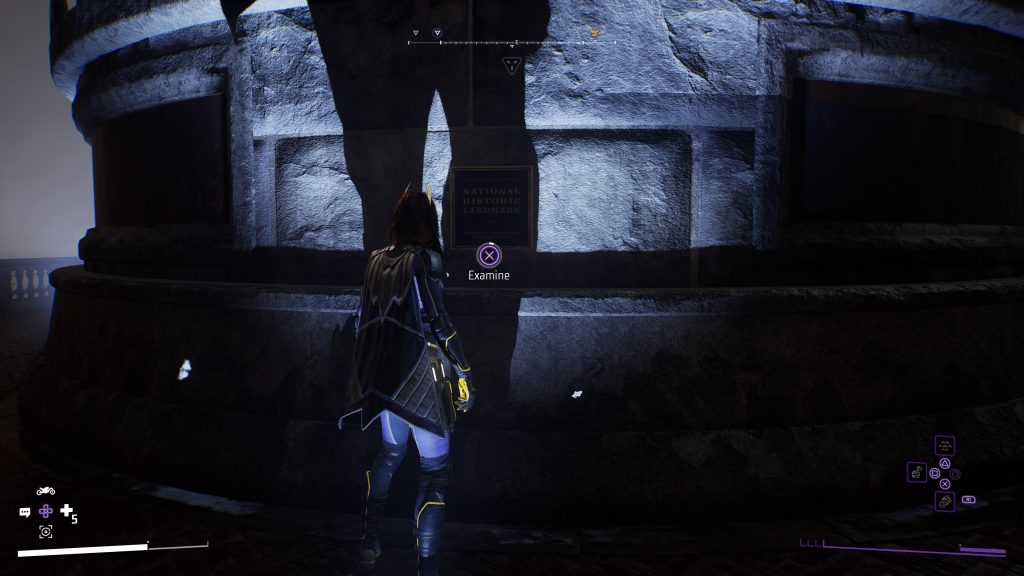Open the speech bubble communication shortcut
Viewport: 1024px width, 576px height.
(x=25, y=512)
